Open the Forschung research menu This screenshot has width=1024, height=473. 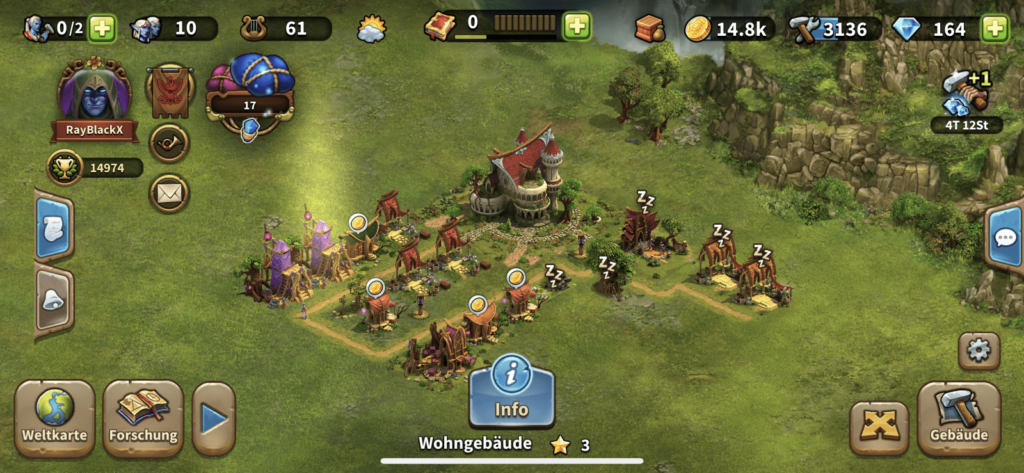click(143, 416)
